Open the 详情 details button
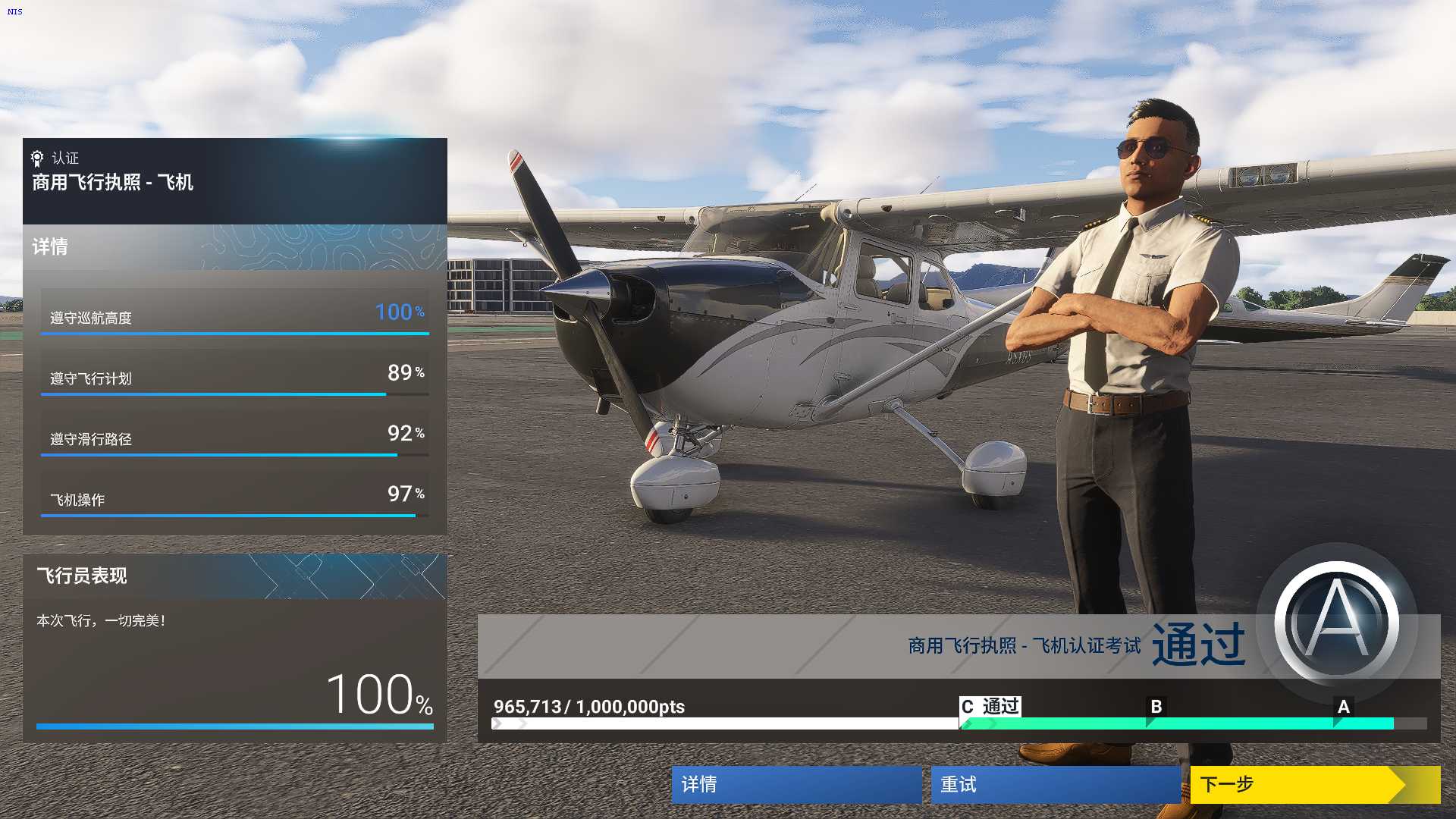Image resolution: width=1456 pixels, height=819 pixels. click(796, 784)
